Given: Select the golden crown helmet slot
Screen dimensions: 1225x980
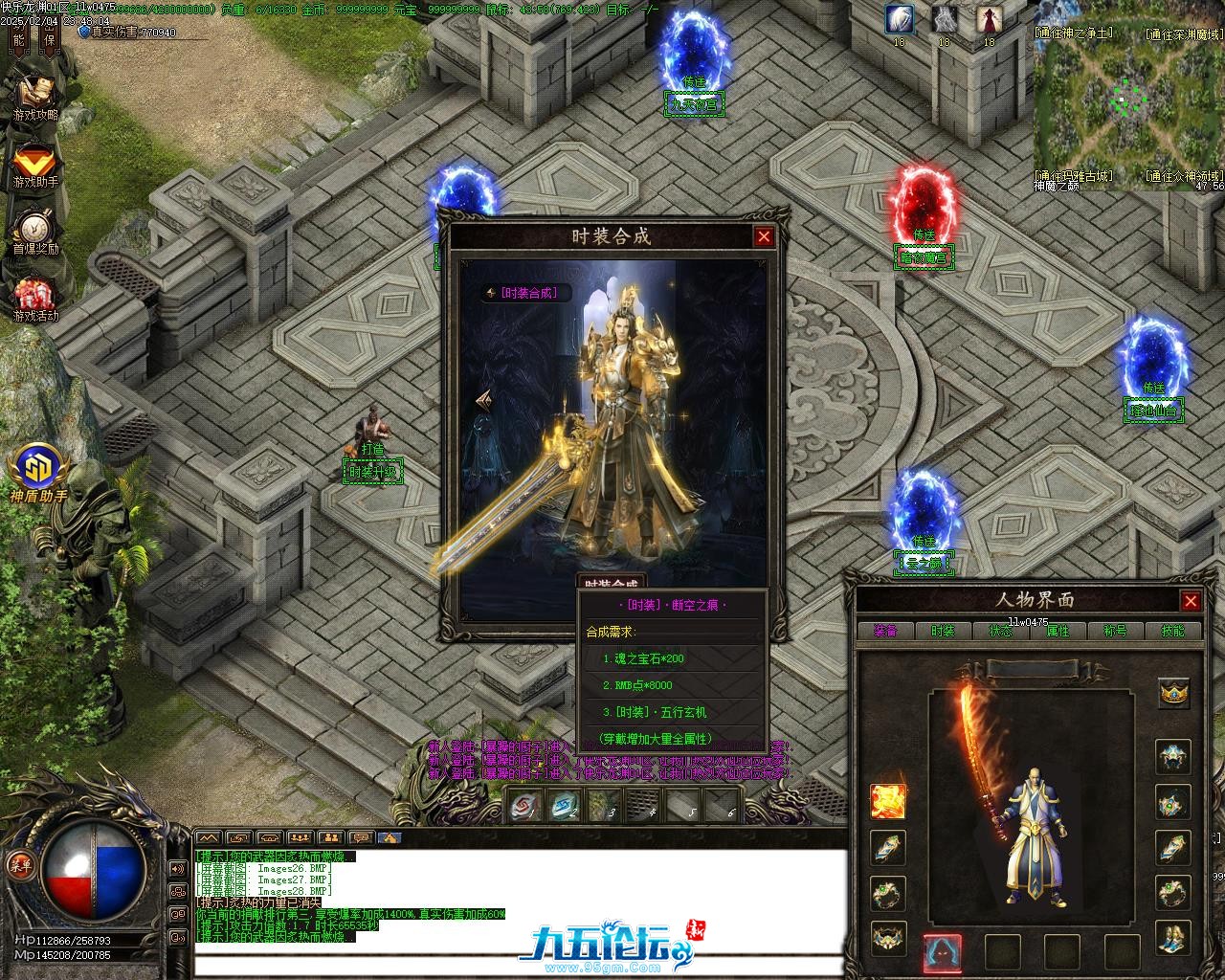Looking at the screenshot, I should (x=1173, y=692).
